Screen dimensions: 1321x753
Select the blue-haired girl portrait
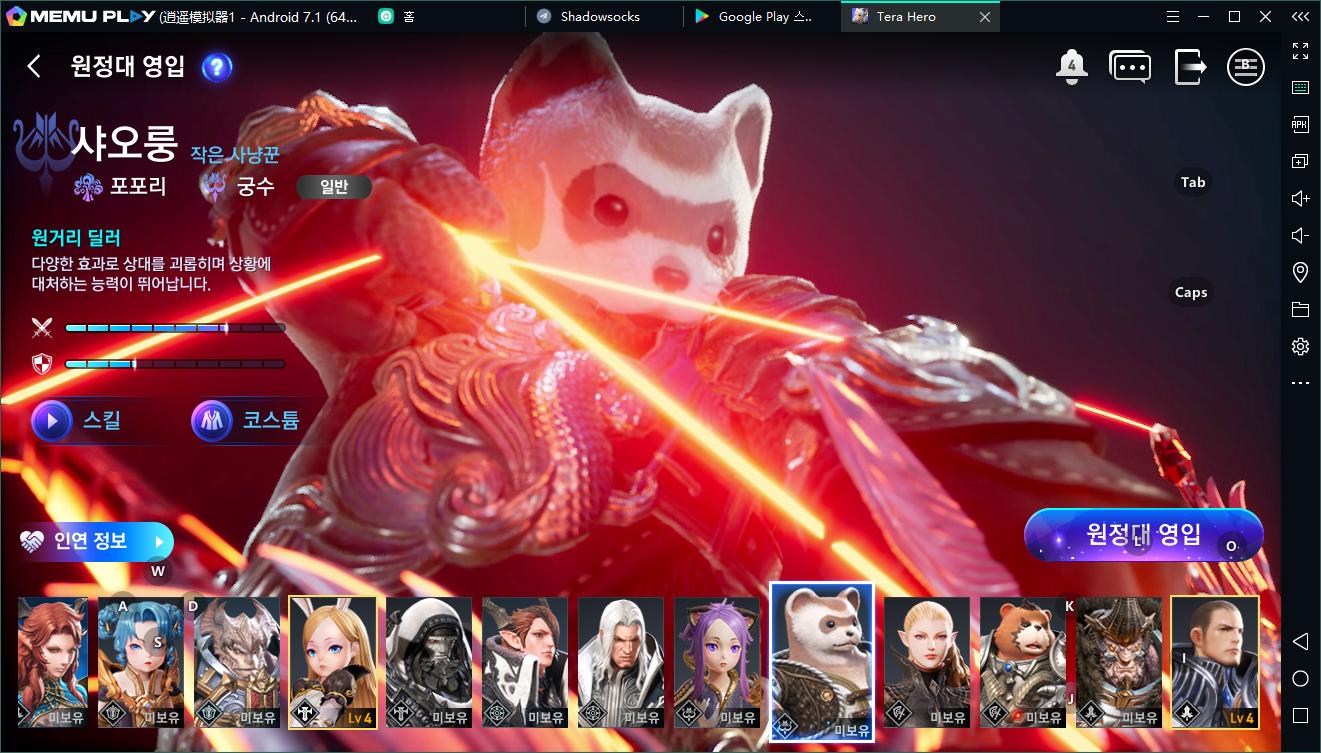(x=140, y=662)
